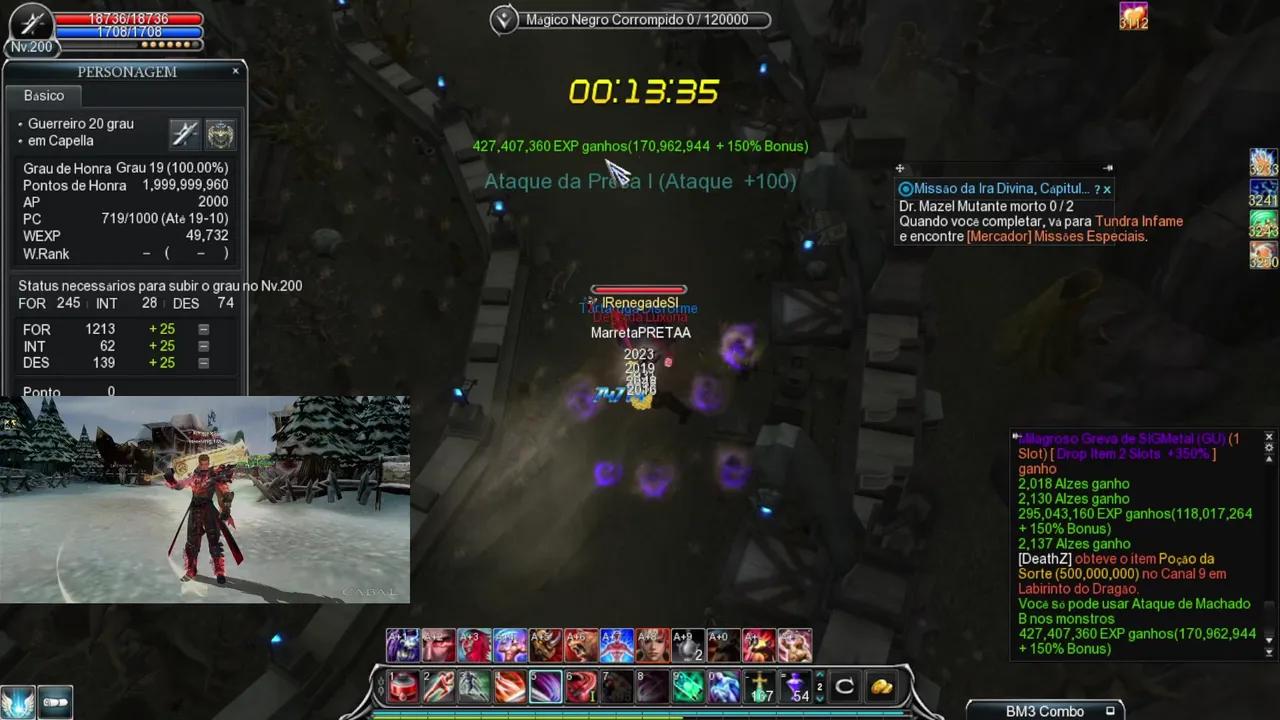Click the down chevron beside the potion slots
1280x720 pixels.
click(819, 699)
